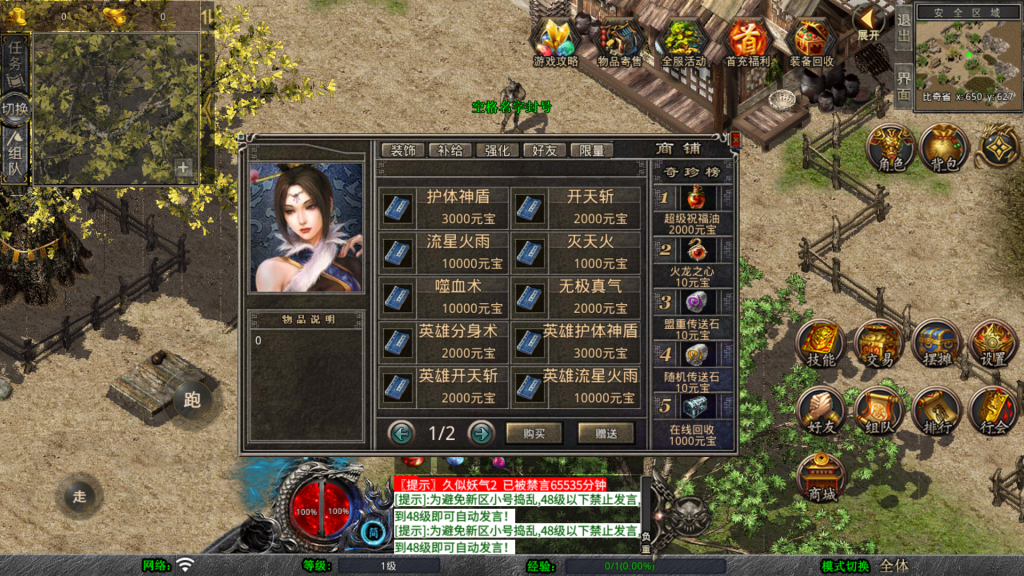The width and height of the screenshot is (1024, 576).
Task: Open the 技能 skills menu
Action: pos(821,345)
